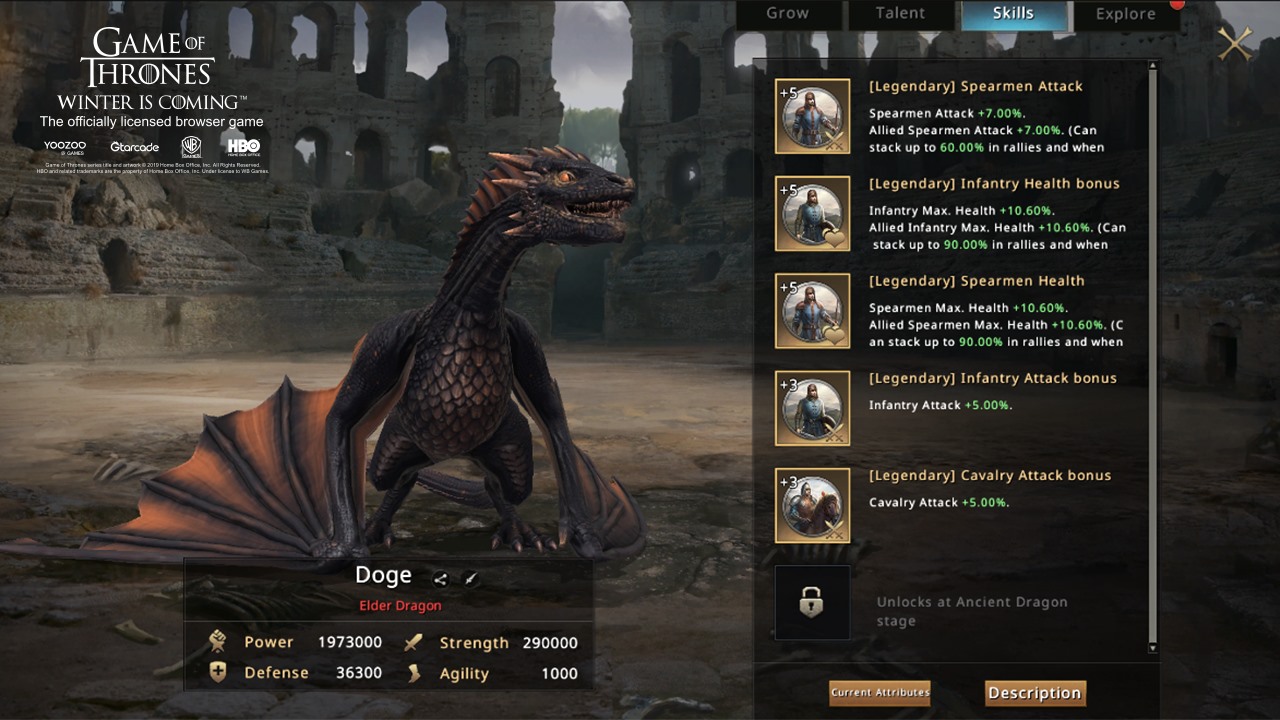This screenshot has height=720, width=1280.
Task: Pick the Legendary Infantry Attack bonus icon
Action: click(812, 408)
